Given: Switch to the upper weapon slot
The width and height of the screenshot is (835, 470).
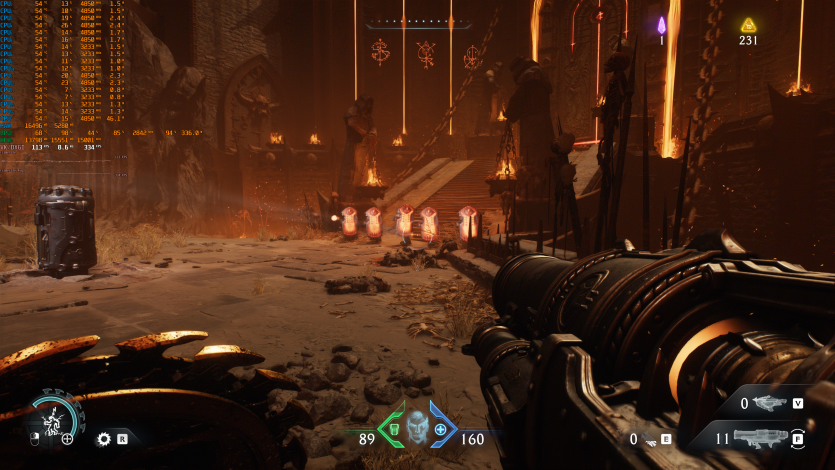Looking at the screenshot, I should 770,404.
